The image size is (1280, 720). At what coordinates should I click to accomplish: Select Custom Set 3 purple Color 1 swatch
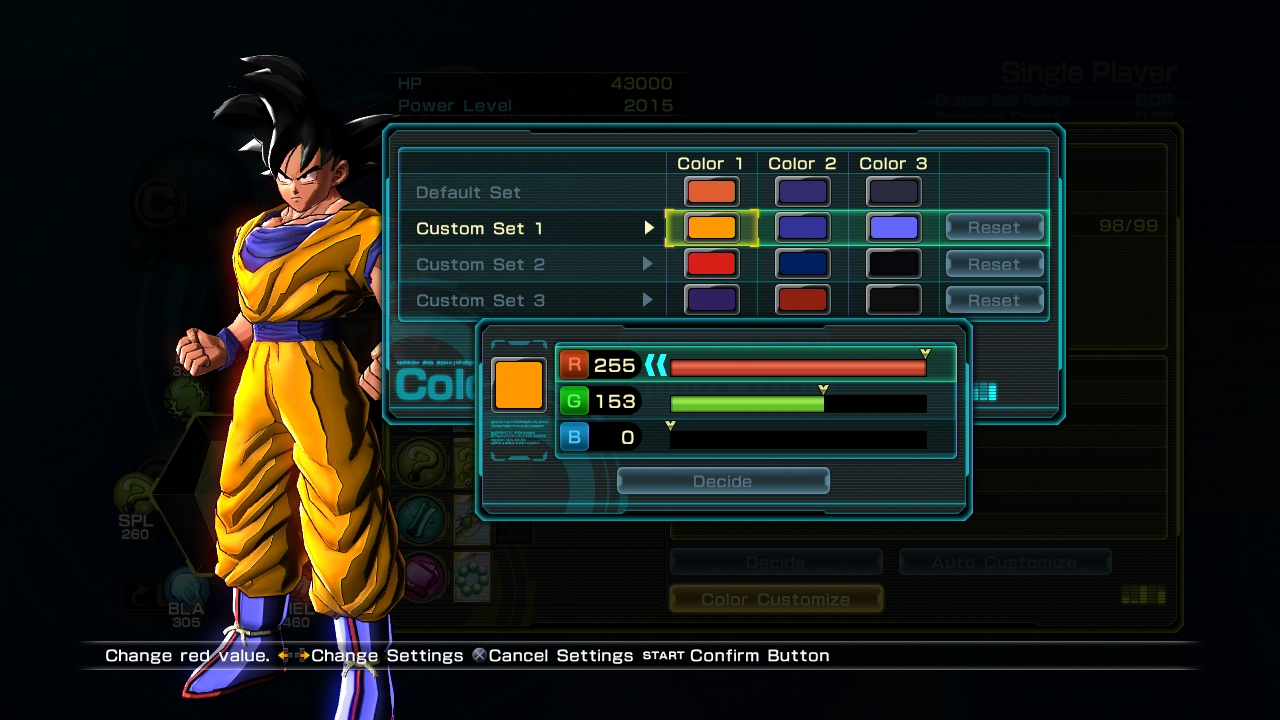click(x=711, y=300)
